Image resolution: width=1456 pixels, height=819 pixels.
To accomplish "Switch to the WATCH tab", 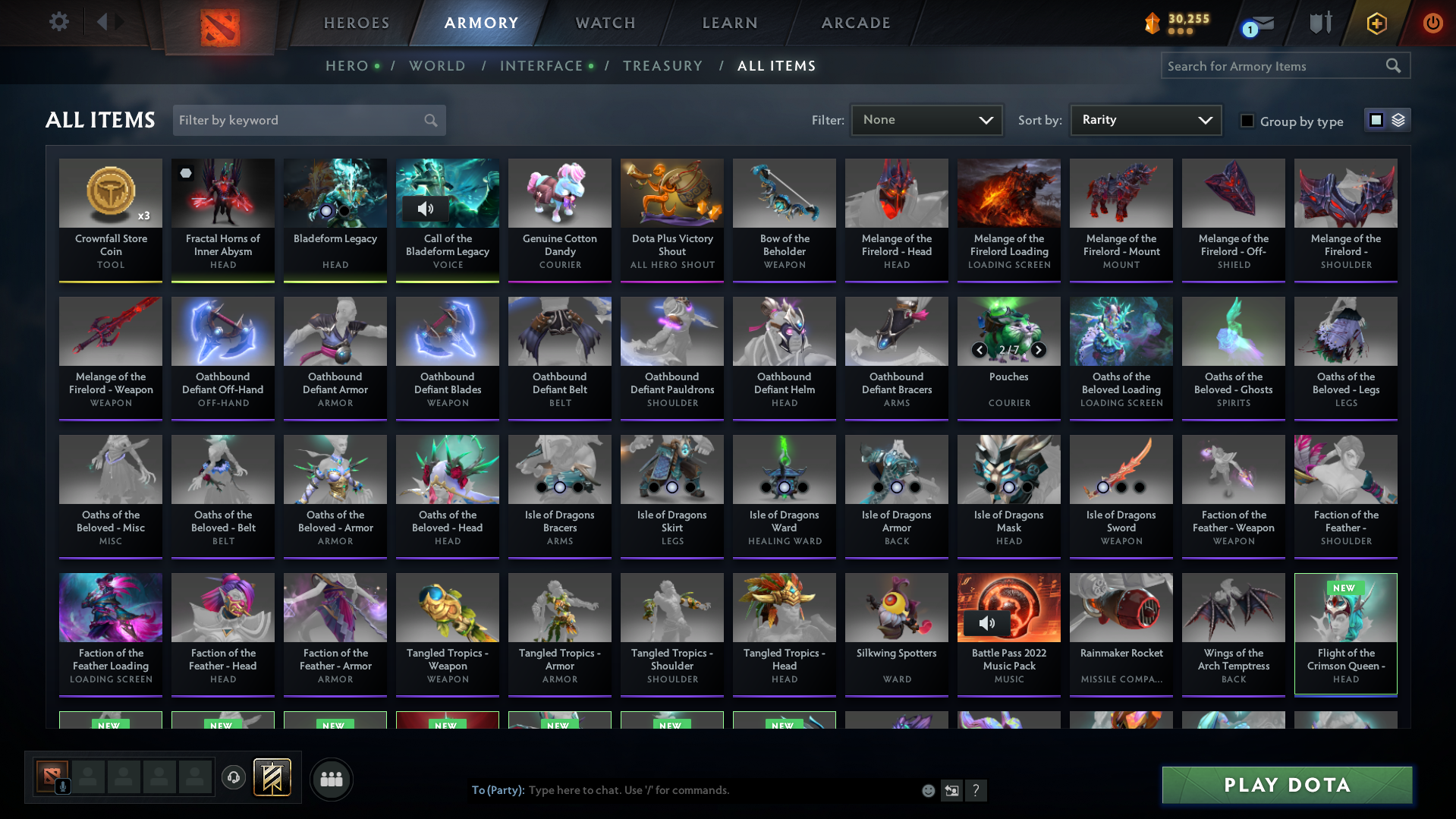I will [x=605, y=23].
